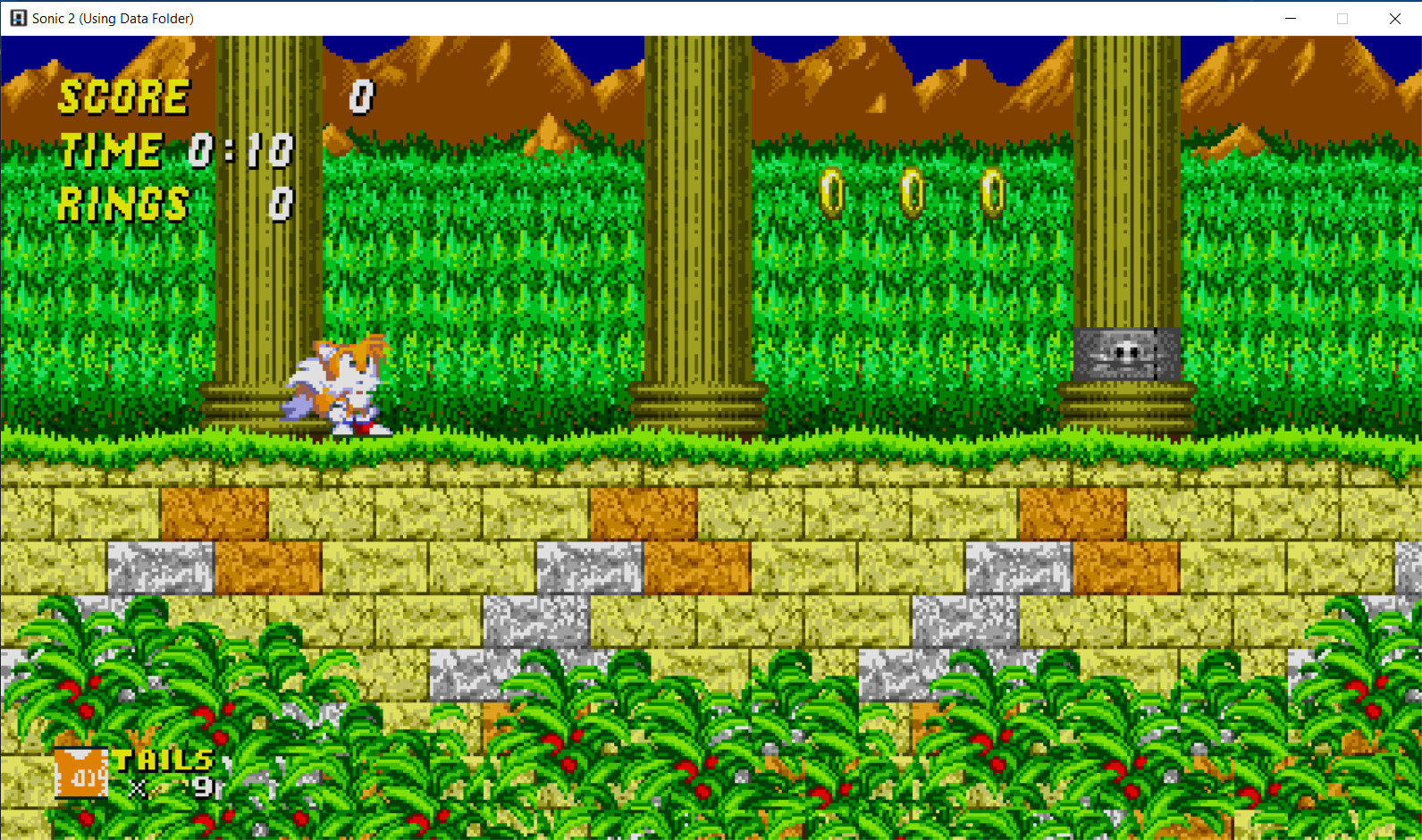Click the middle golden ring
The width and height of the screenshot is (1422, 840).
pyautogui.click(x=913, y=190)
